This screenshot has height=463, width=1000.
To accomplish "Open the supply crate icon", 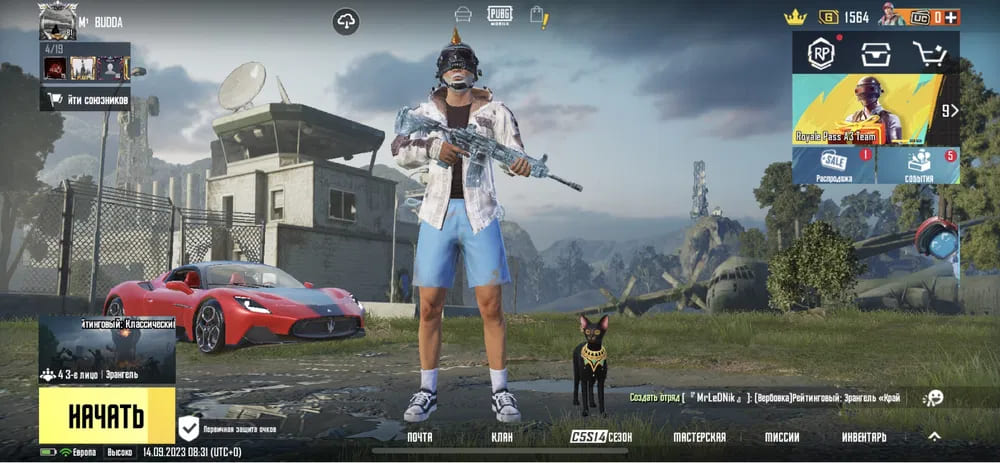I will pos(876,54).
